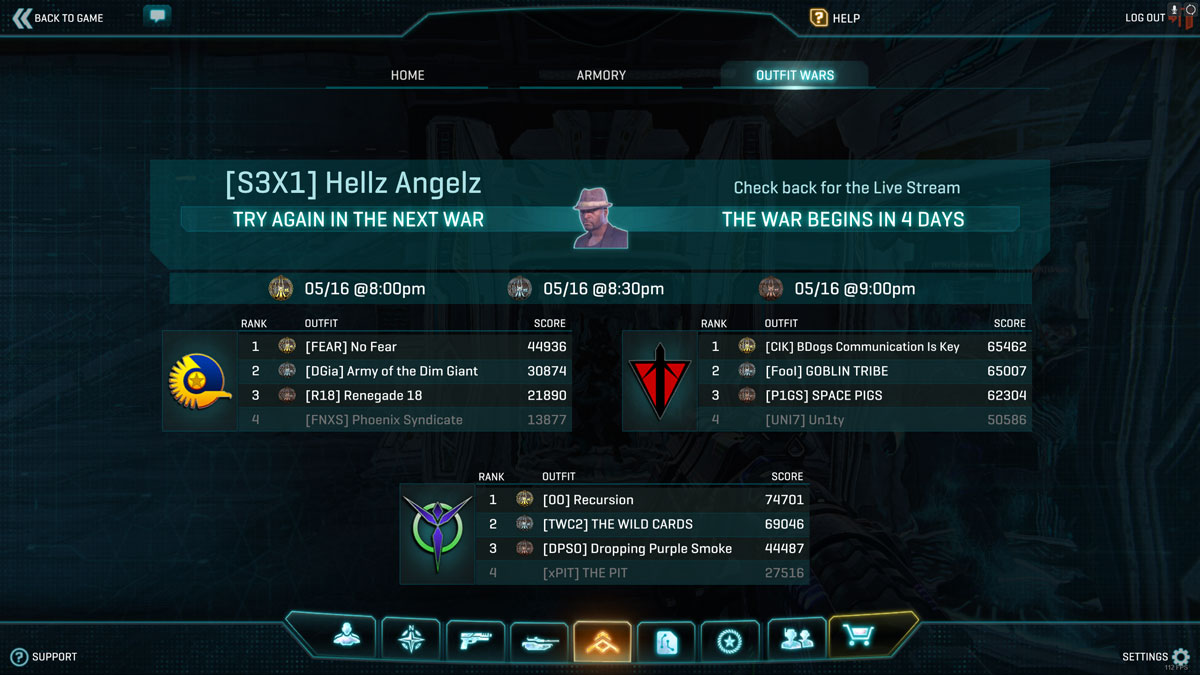Open the pistol loadout toolbar icon
Image resolution: width=1200 pixels, height=675 pixels.
(474, 640)
